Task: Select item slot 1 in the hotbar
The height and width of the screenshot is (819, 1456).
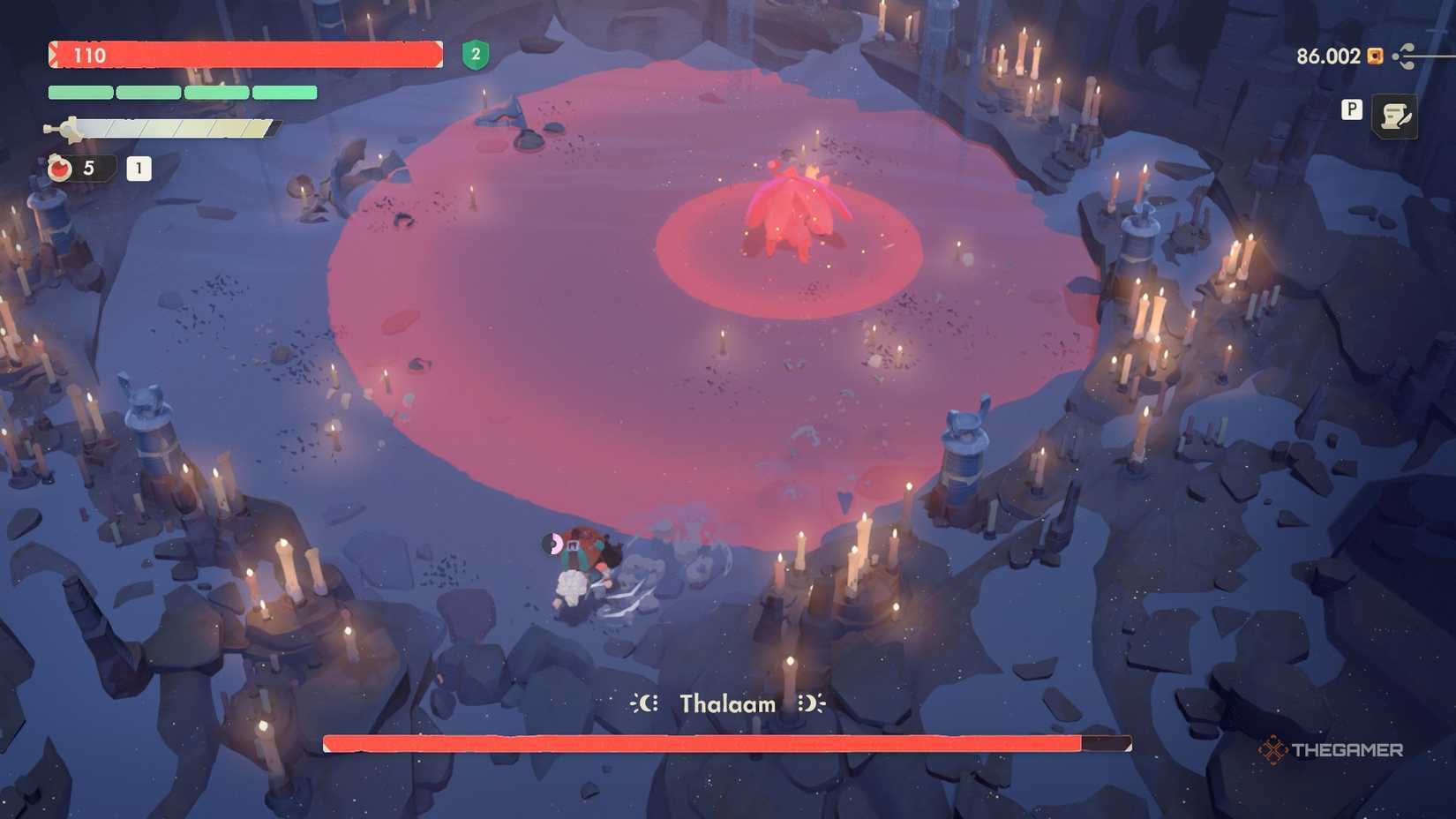Action: (139, 168)
